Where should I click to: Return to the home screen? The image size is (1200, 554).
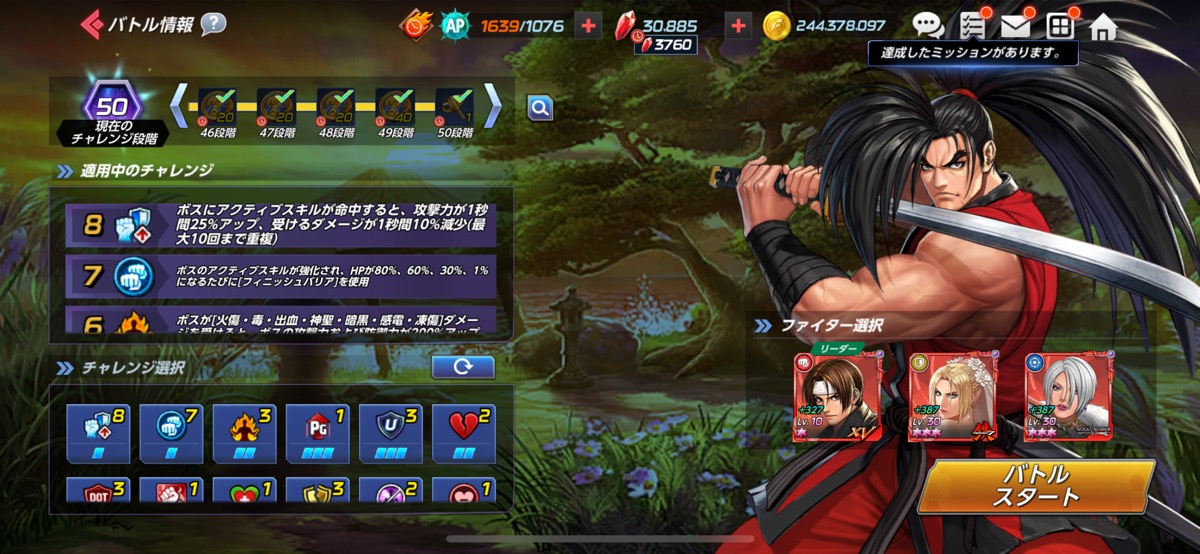click(x=1103, y=26)
